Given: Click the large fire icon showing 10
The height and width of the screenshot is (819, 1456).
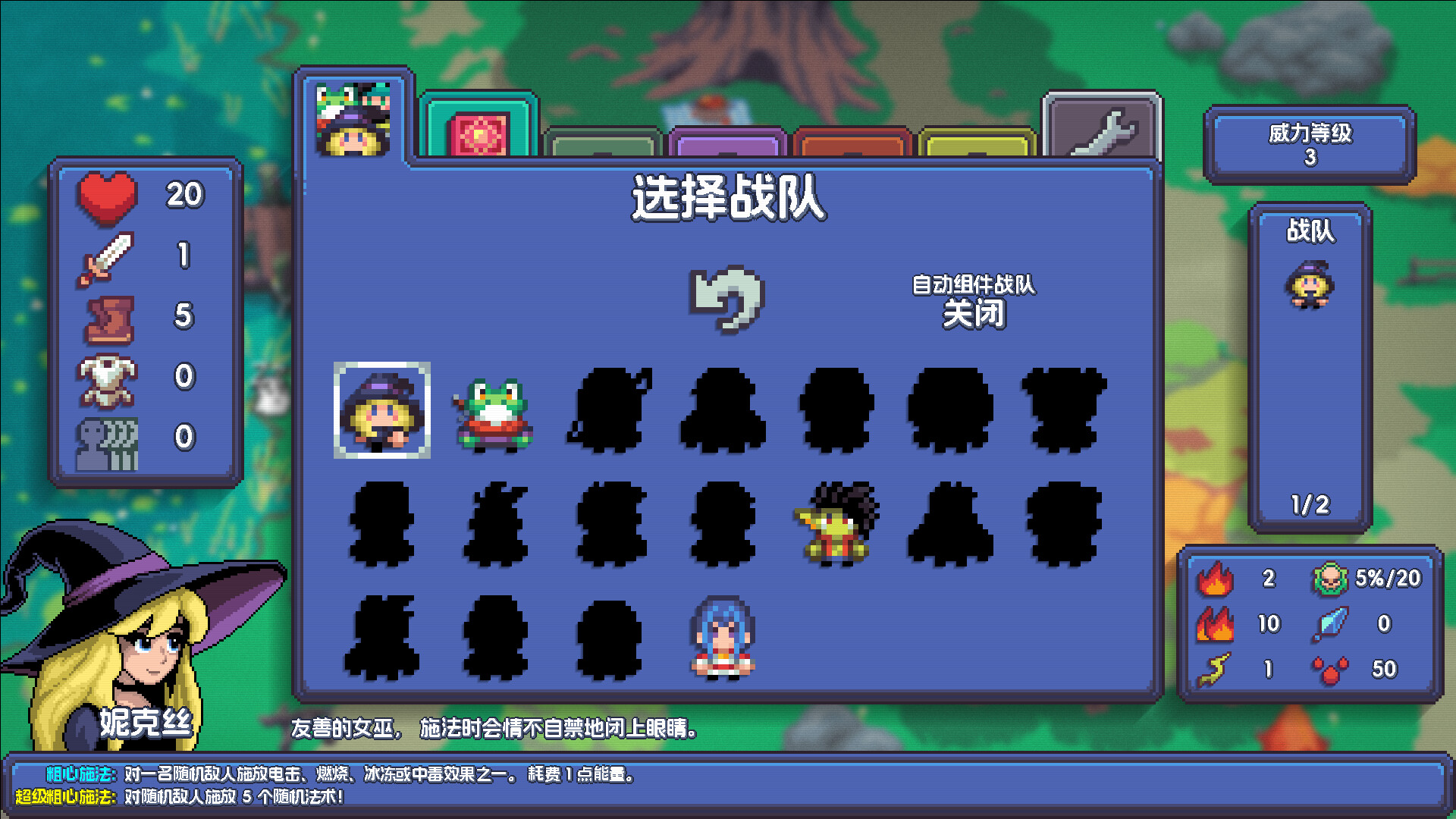Looking at the screenshot, I should pos(1216,623).
